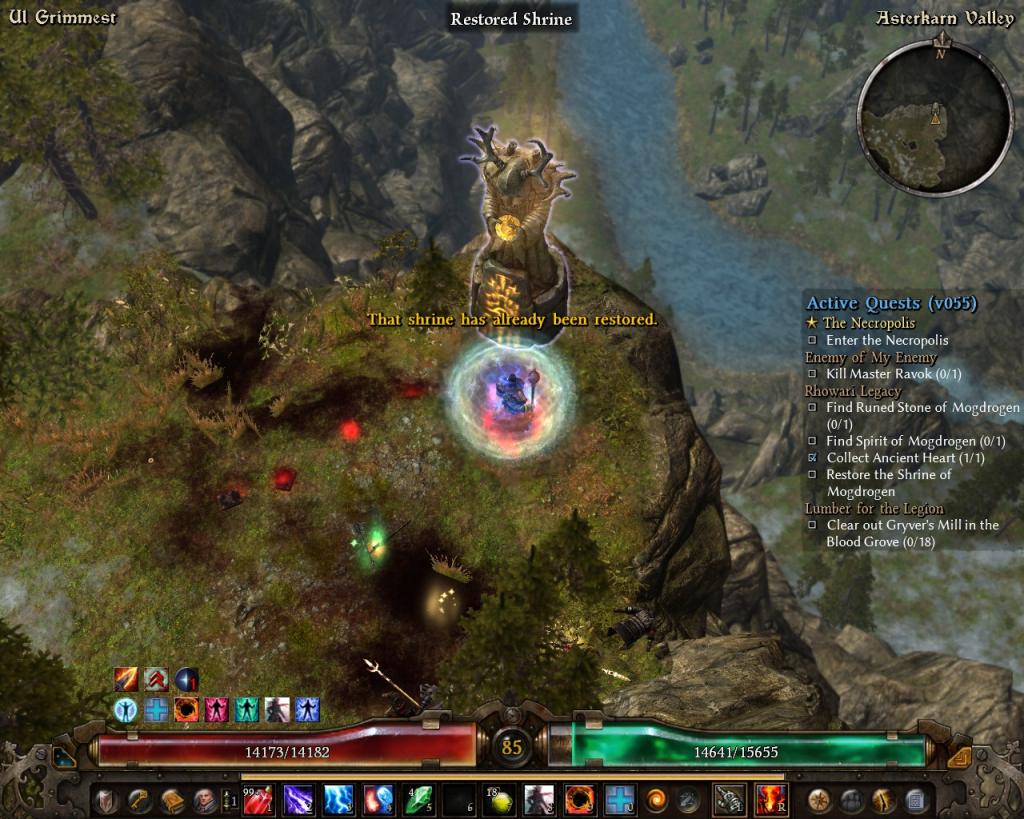Activate the purple lightning skill
The image size is (1024, 819).
298,799
